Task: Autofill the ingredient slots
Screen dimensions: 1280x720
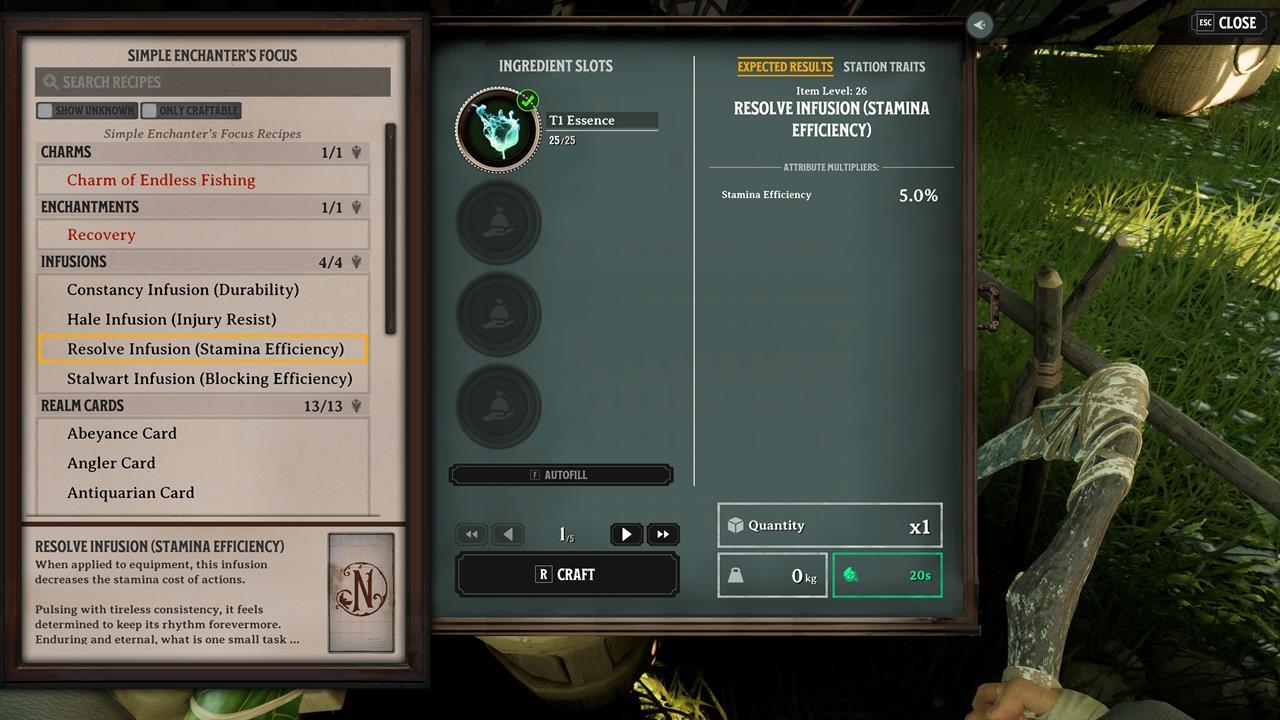Action: 560,475
